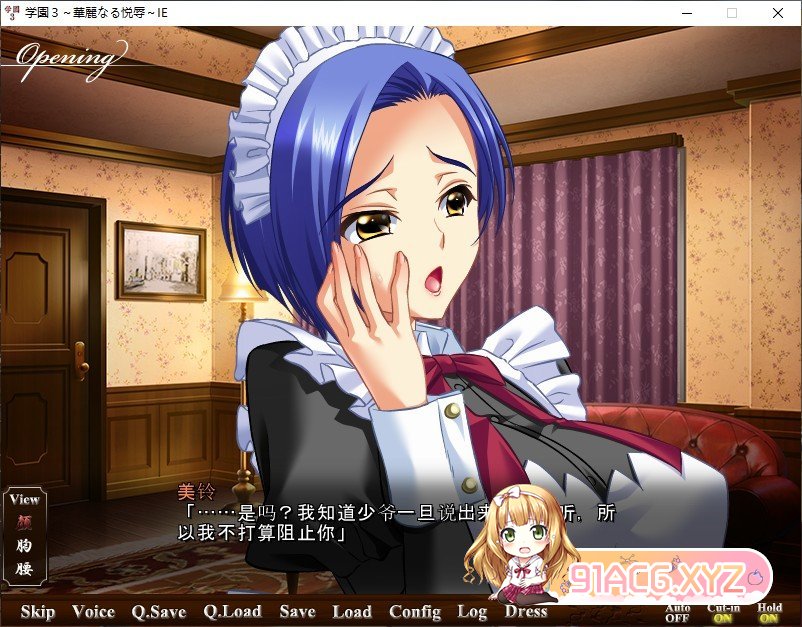802x627 pixels.
Task: Quick load with Q.Load
Action: click(x=232, y=612)
